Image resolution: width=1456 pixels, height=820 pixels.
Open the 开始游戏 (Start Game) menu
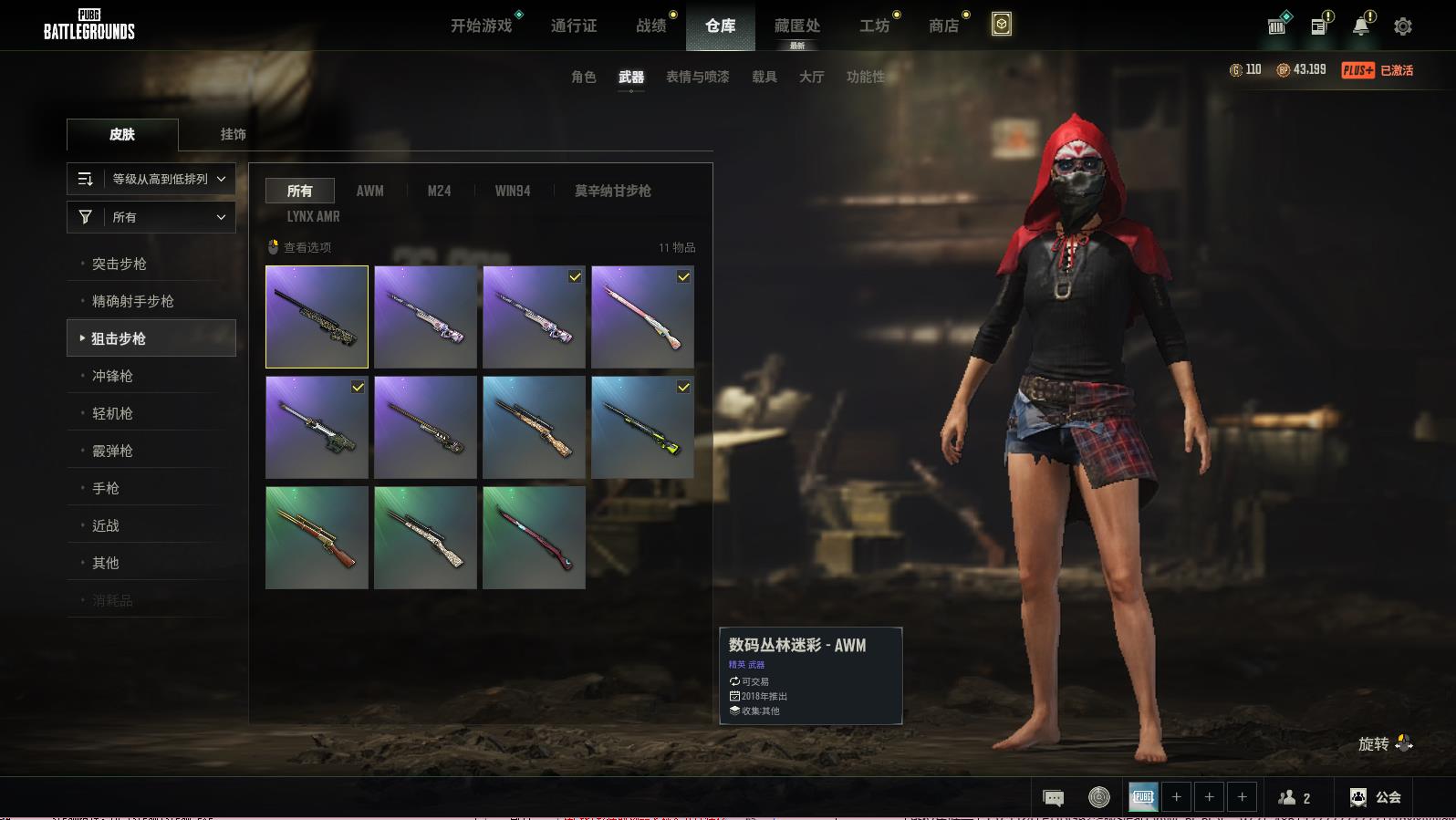coord(482,26)
